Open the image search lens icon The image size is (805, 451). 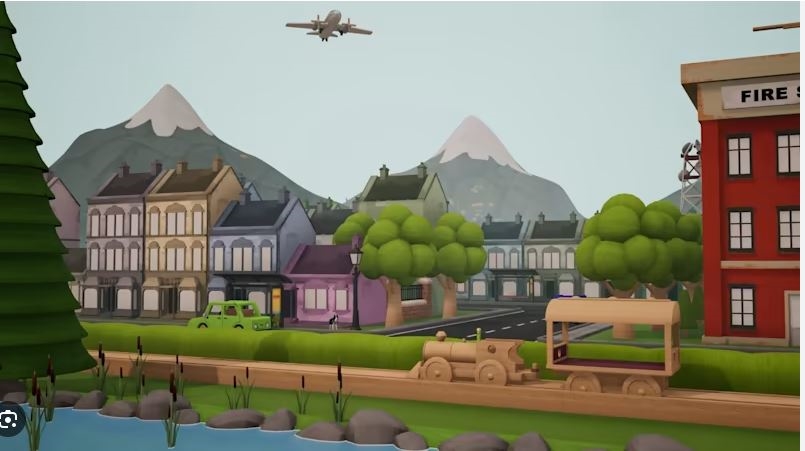click(9, 421)
